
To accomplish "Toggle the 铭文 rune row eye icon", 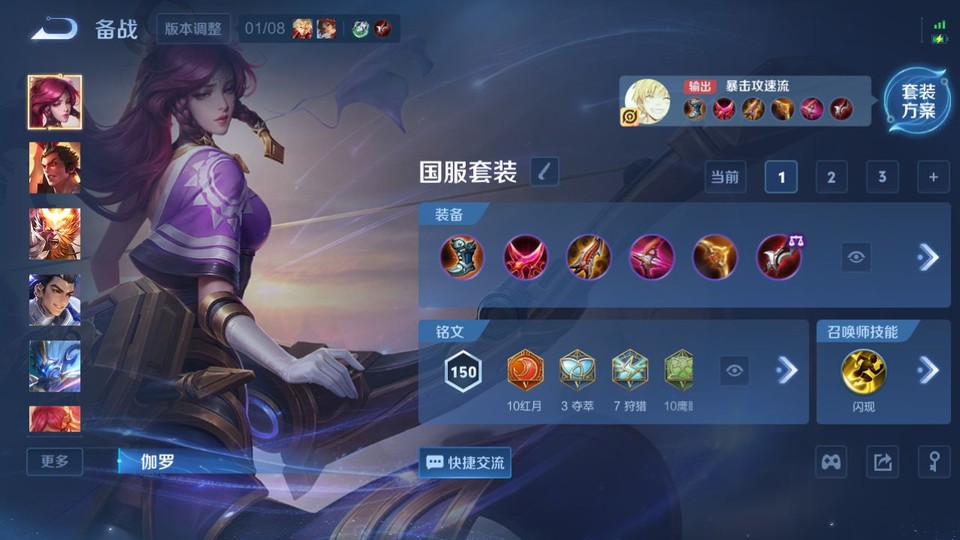I will (735, 370).
